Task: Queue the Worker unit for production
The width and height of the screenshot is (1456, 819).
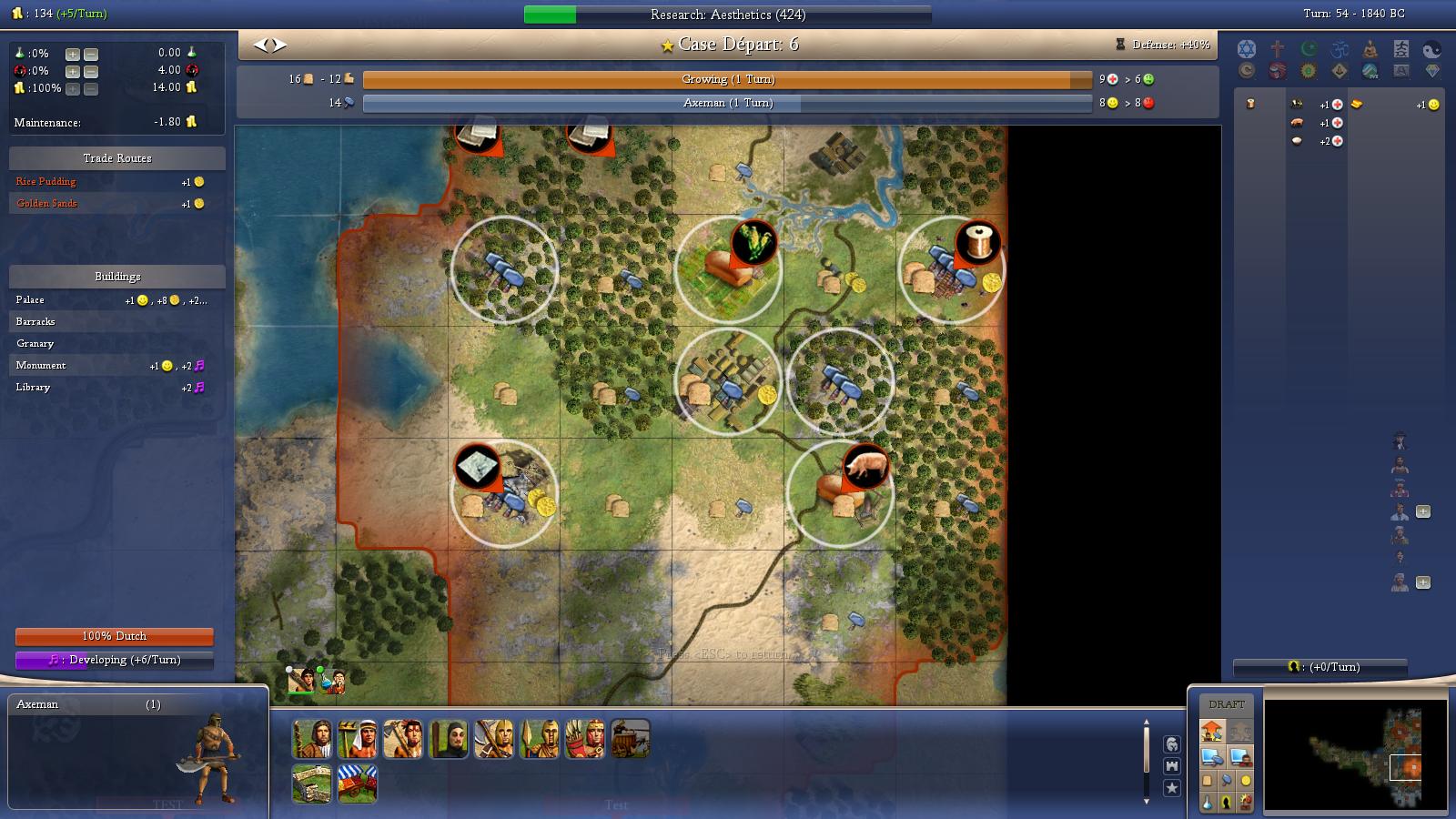Action: pos(357,739)
